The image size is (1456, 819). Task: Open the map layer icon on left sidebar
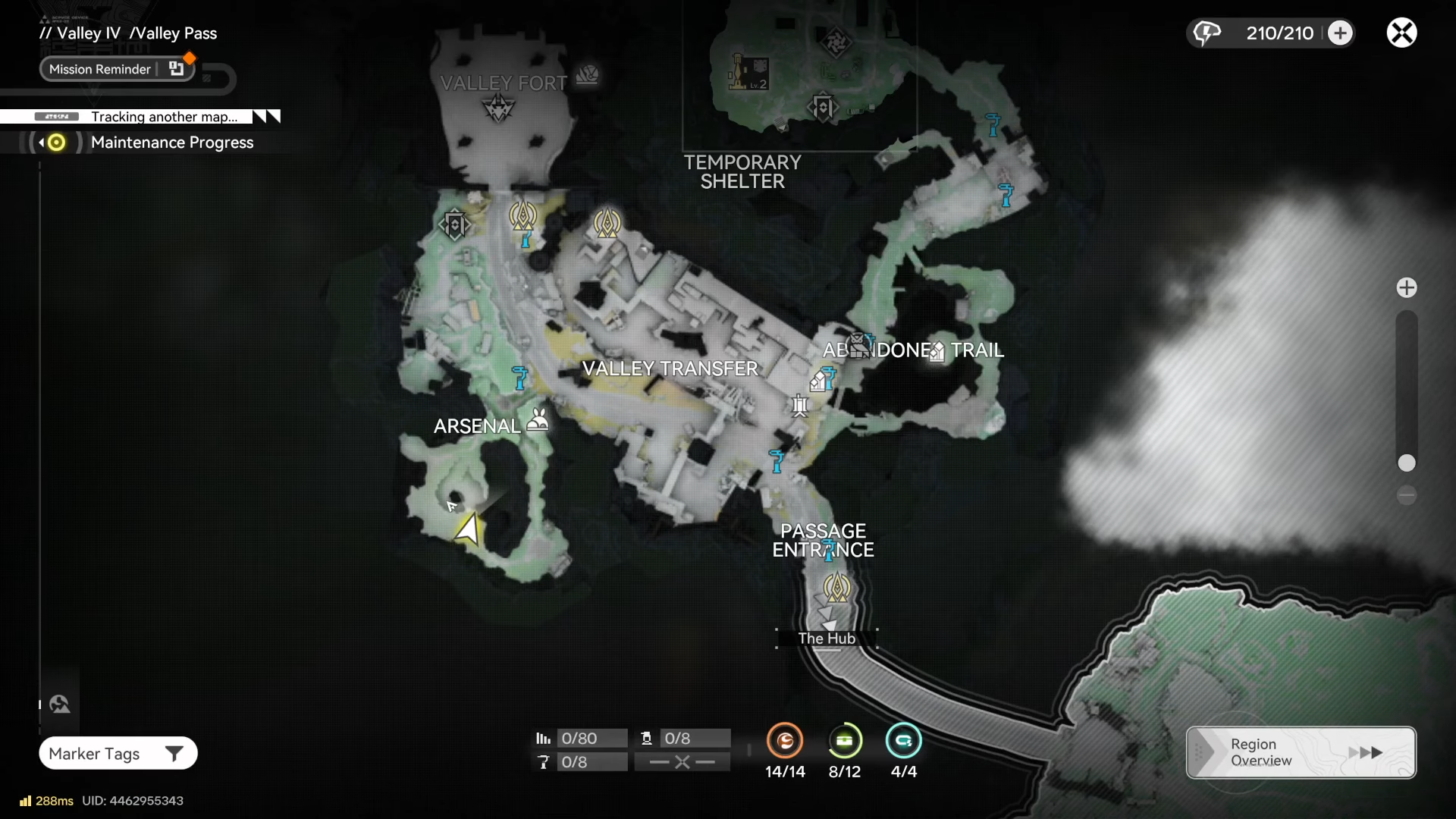coord(60,704)
